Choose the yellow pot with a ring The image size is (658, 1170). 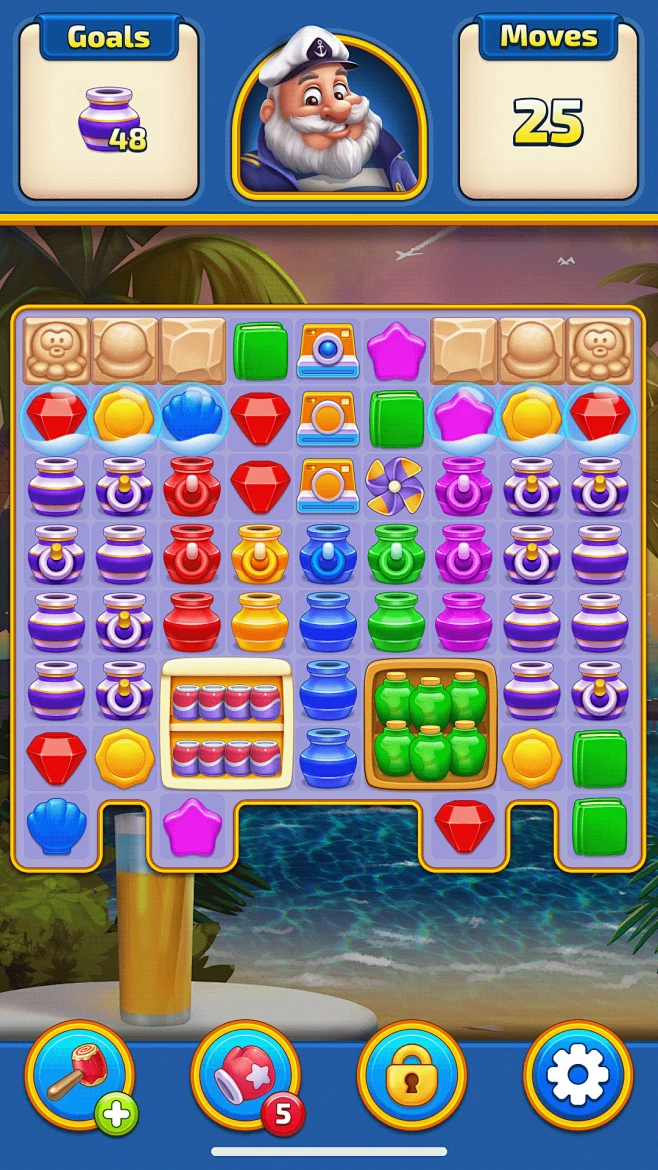[x=260, y=553]
